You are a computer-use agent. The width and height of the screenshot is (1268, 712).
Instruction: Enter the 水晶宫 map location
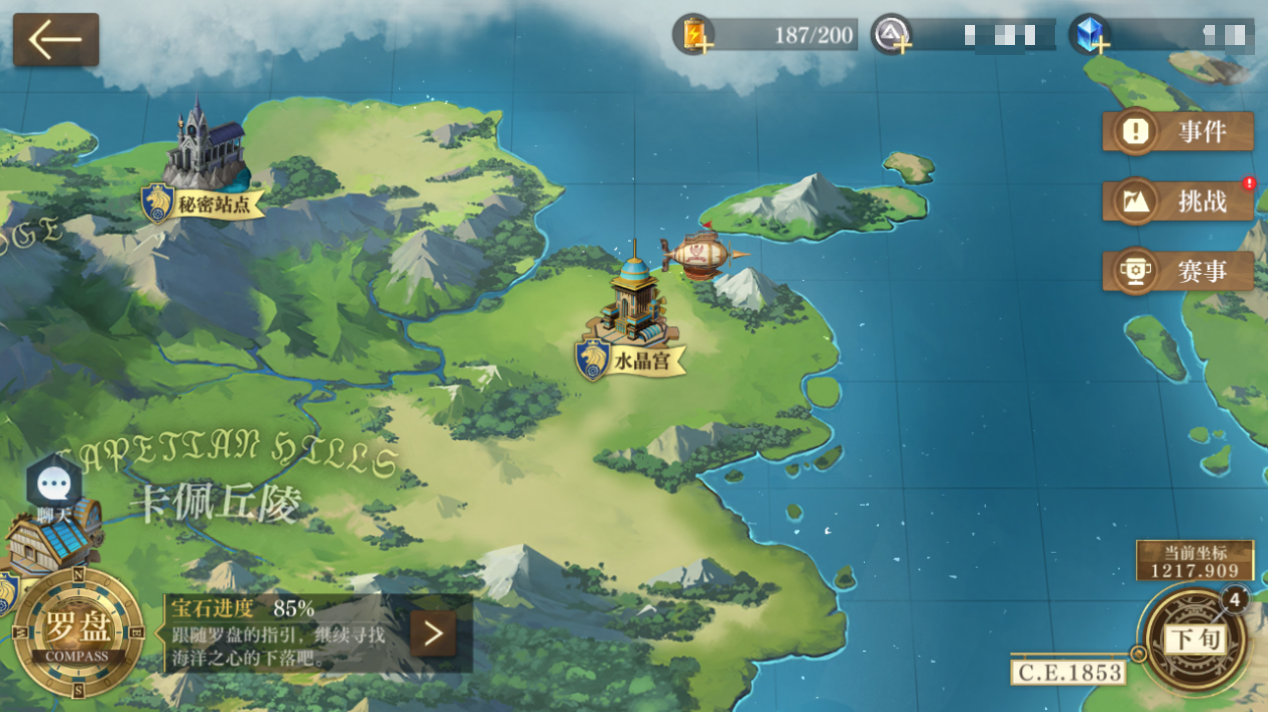(632, 310)
